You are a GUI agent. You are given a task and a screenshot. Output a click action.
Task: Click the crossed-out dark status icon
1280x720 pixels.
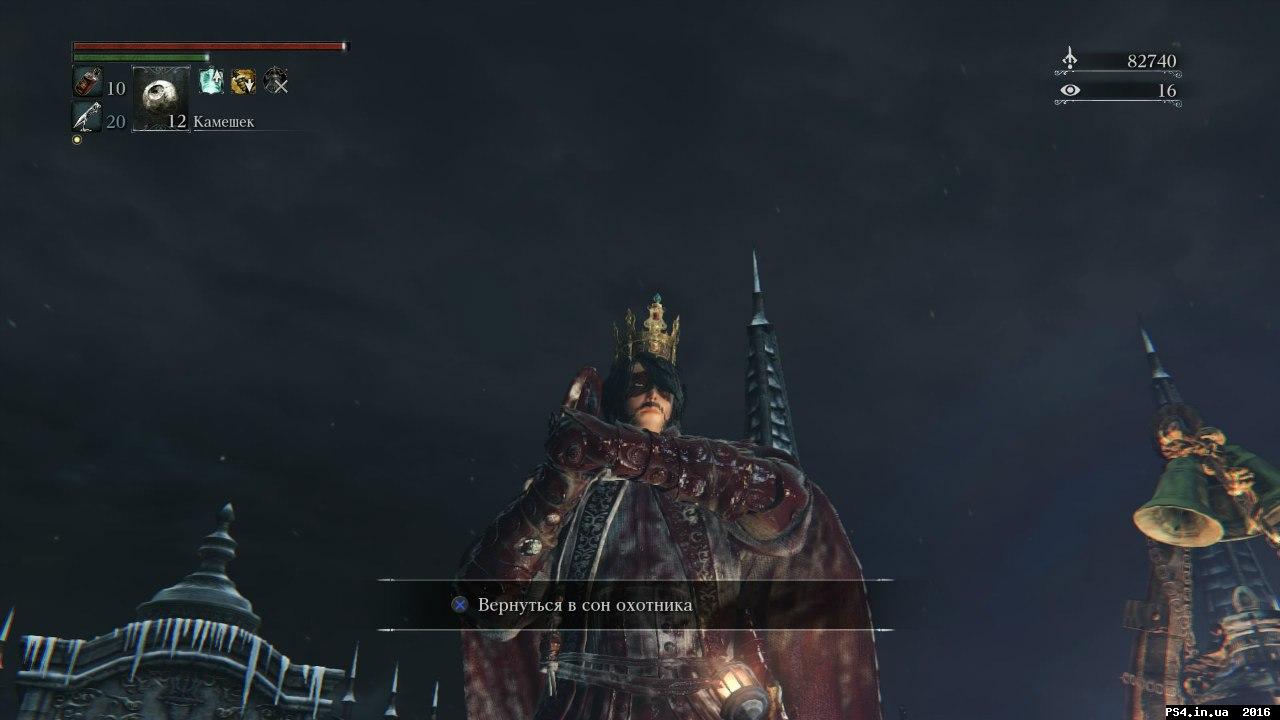(276, 82)
